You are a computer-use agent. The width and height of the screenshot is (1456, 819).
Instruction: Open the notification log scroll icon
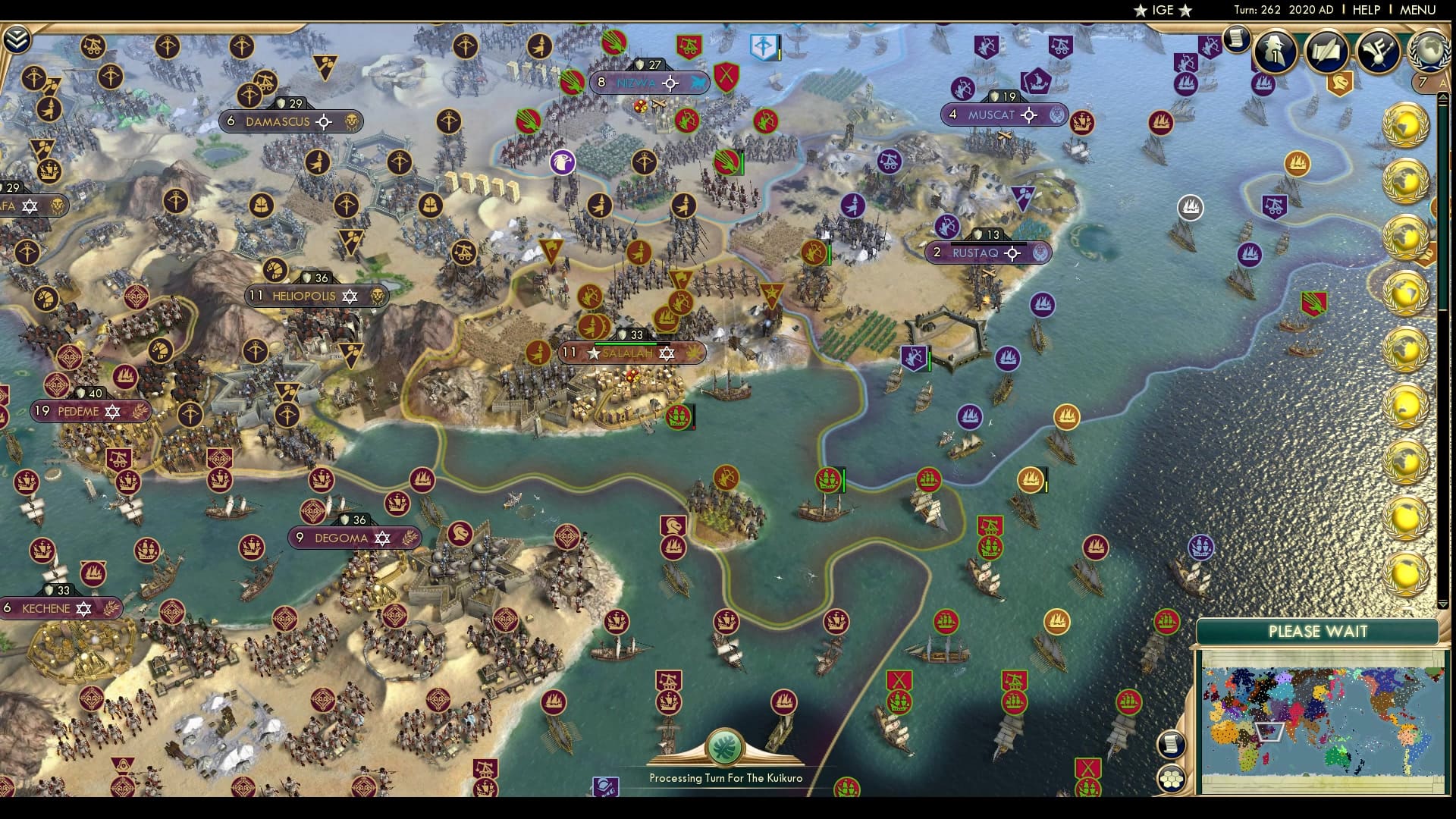[x=1238, y=40]
